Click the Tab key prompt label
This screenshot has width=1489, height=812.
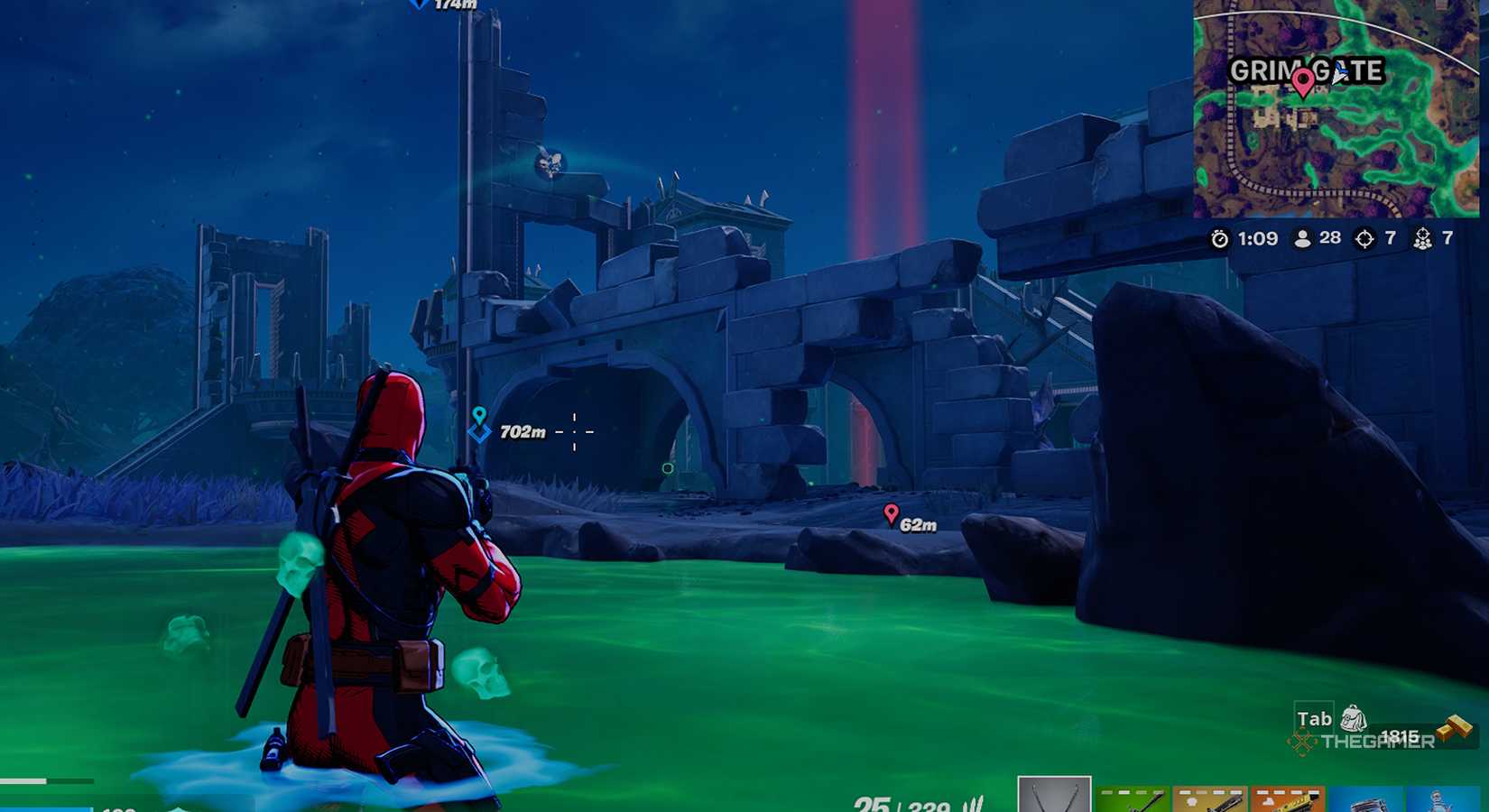(1314, 718)
